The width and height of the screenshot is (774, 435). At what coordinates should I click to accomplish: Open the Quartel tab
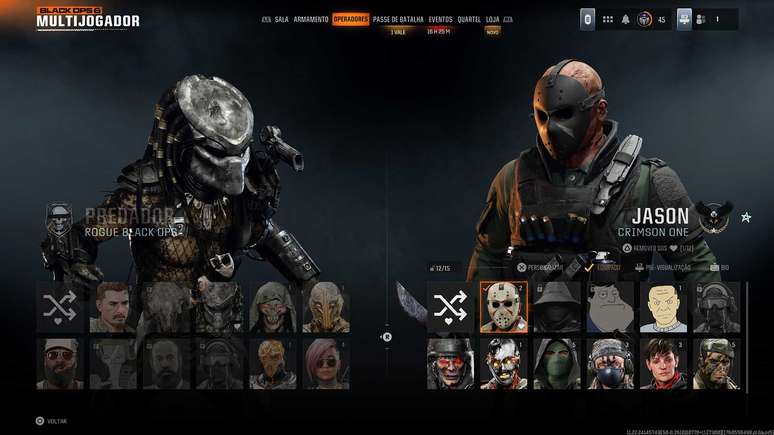point(469,19)
